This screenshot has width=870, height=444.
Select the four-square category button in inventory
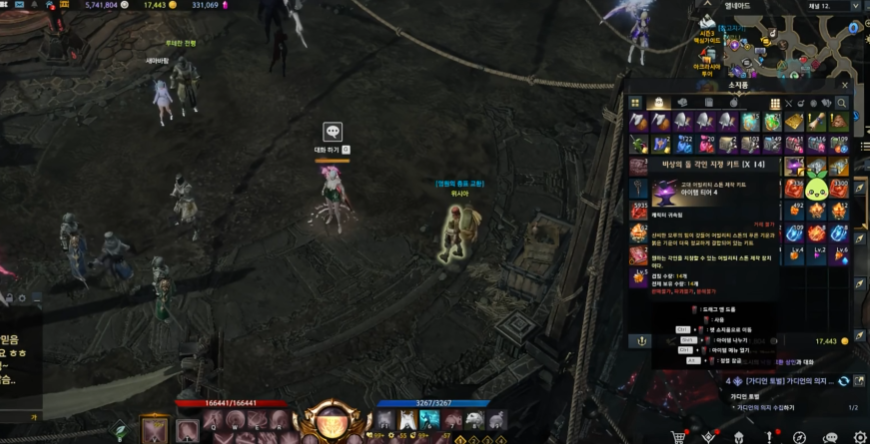[x=635, y=103]
